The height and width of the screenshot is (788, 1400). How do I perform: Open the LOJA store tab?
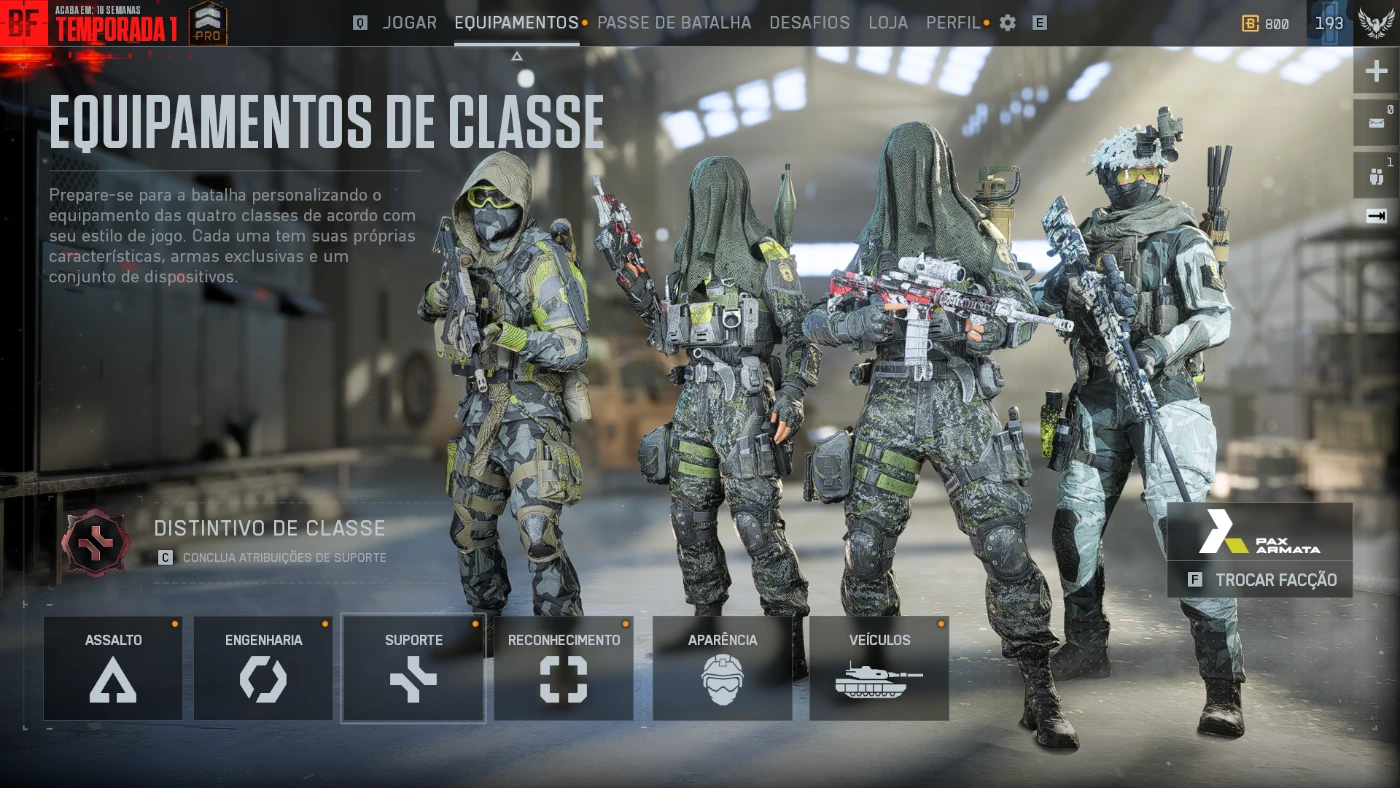888,22
